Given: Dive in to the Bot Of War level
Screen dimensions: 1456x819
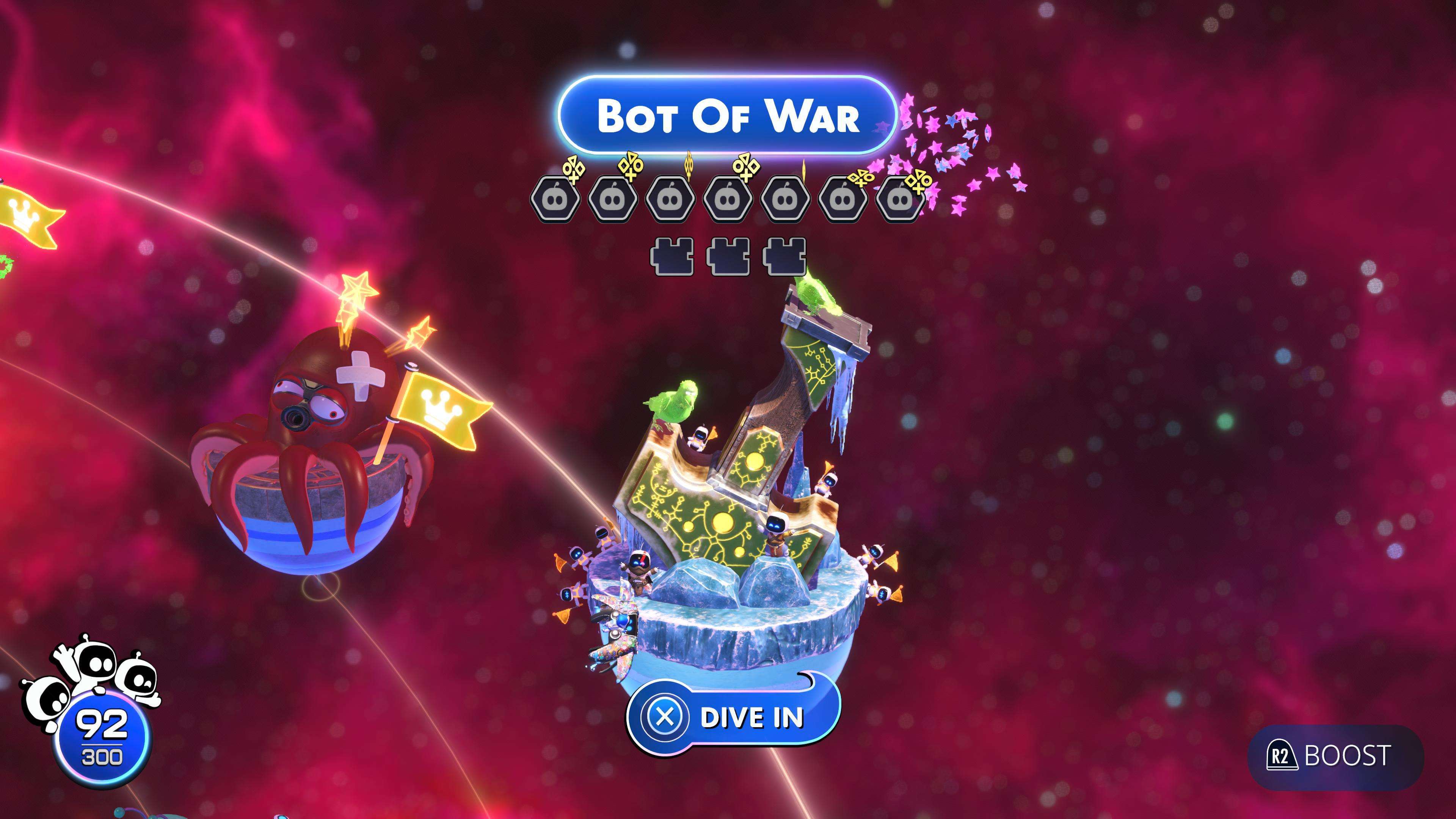Looking at the screenshot, I should tap(733, 717).
